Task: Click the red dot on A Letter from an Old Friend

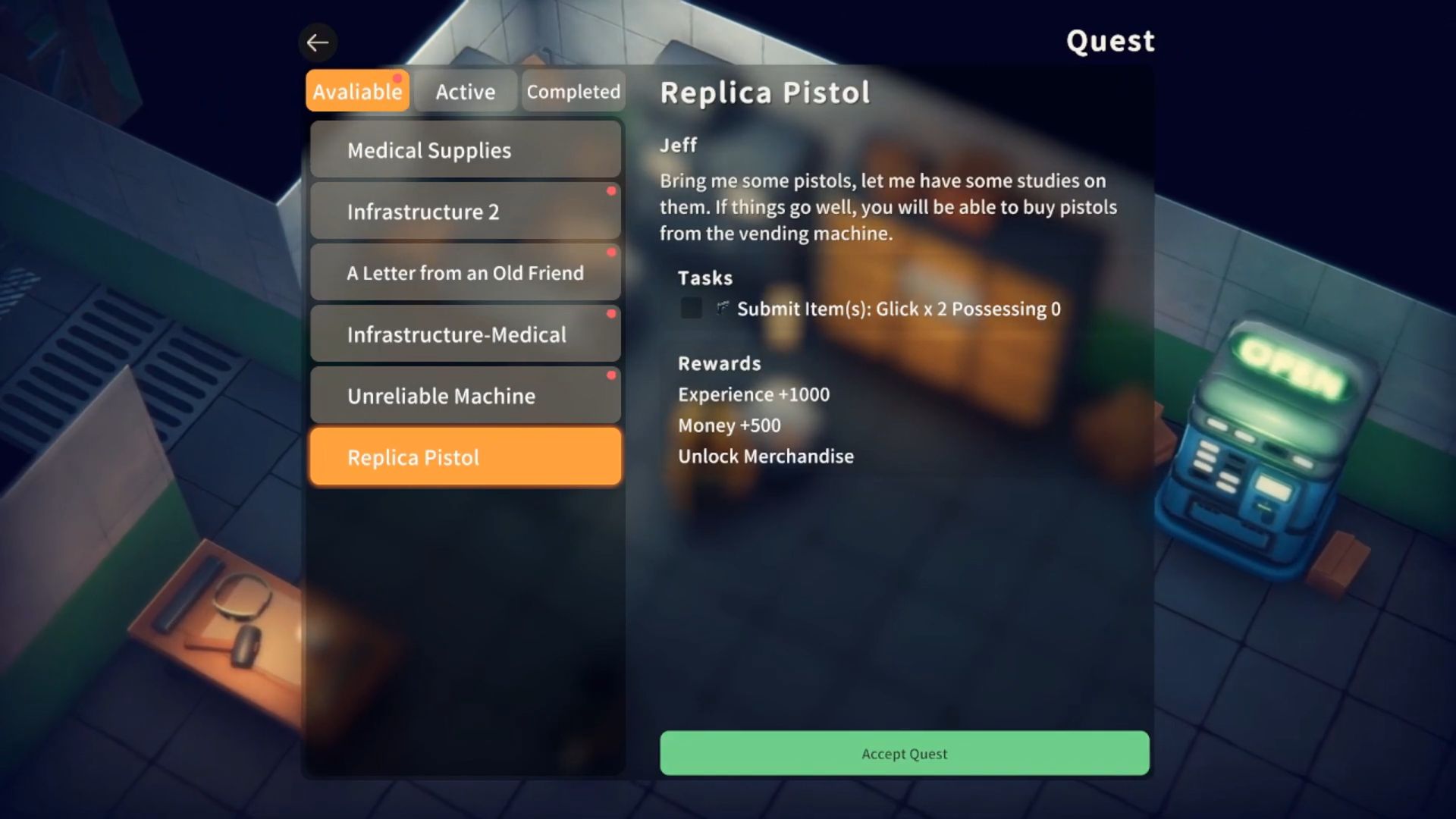Action: click(x=612, y=253)
